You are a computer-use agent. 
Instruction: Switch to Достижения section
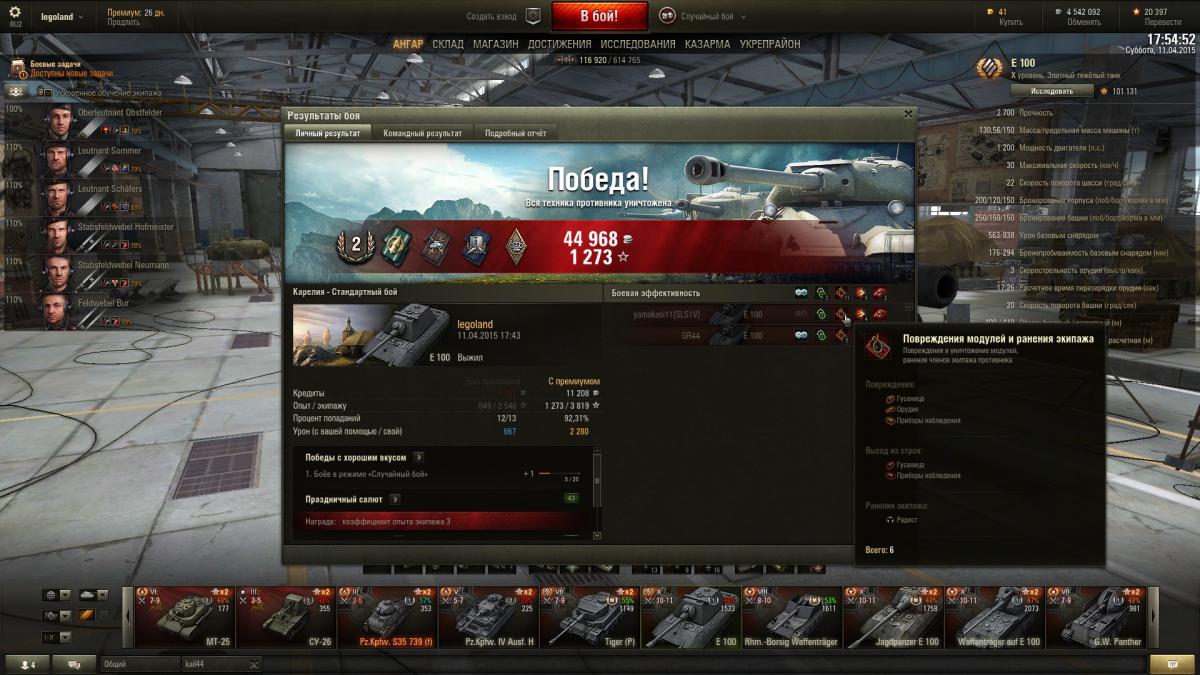pos(560,44)
